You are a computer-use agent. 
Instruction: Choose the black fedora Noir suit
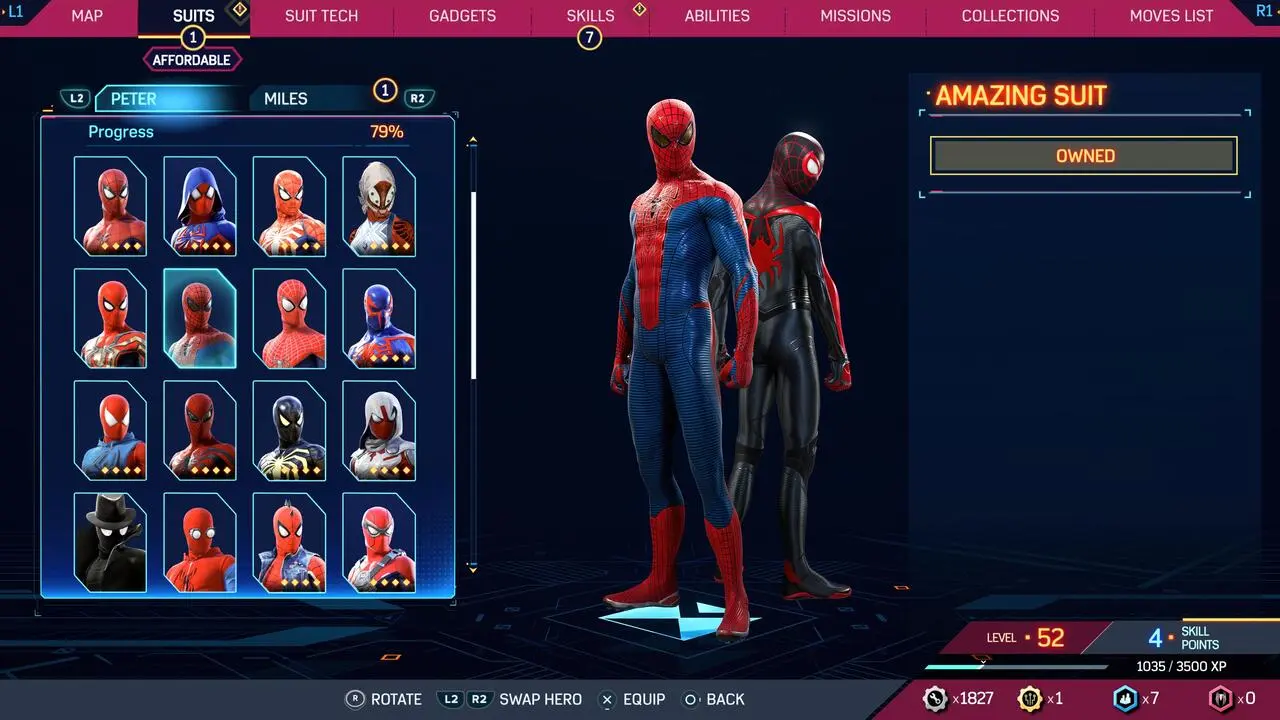(110, 542)
